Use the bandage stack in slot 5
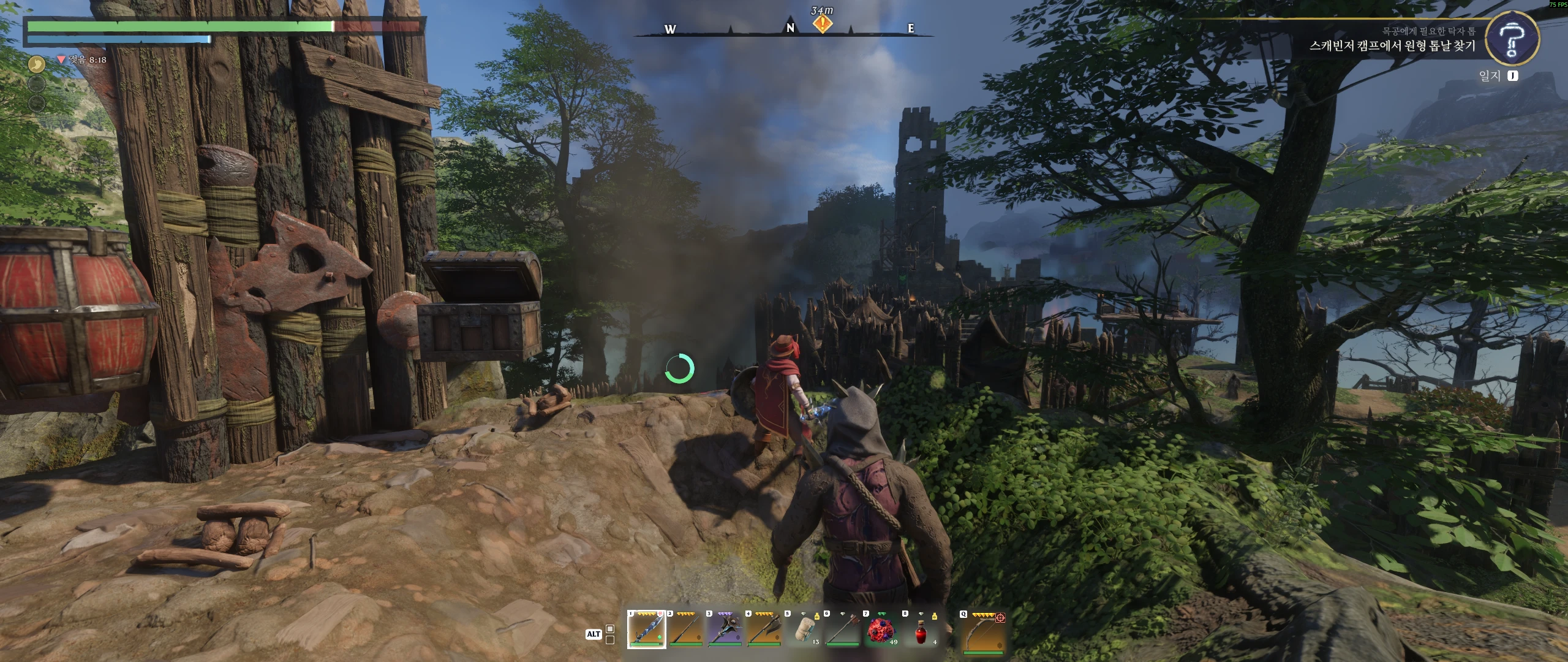1568x662 pixels. [x=803, y=629]
